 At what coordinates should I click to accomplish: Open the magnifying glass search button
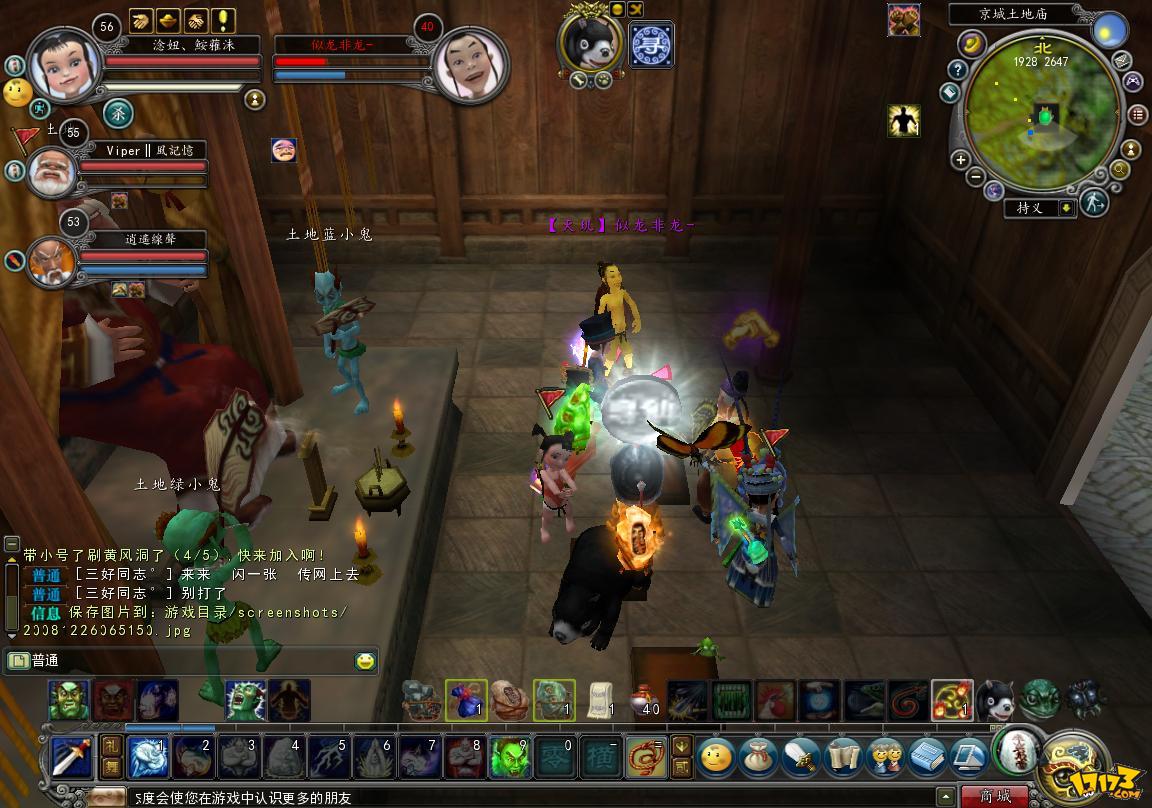[1120, 170]
